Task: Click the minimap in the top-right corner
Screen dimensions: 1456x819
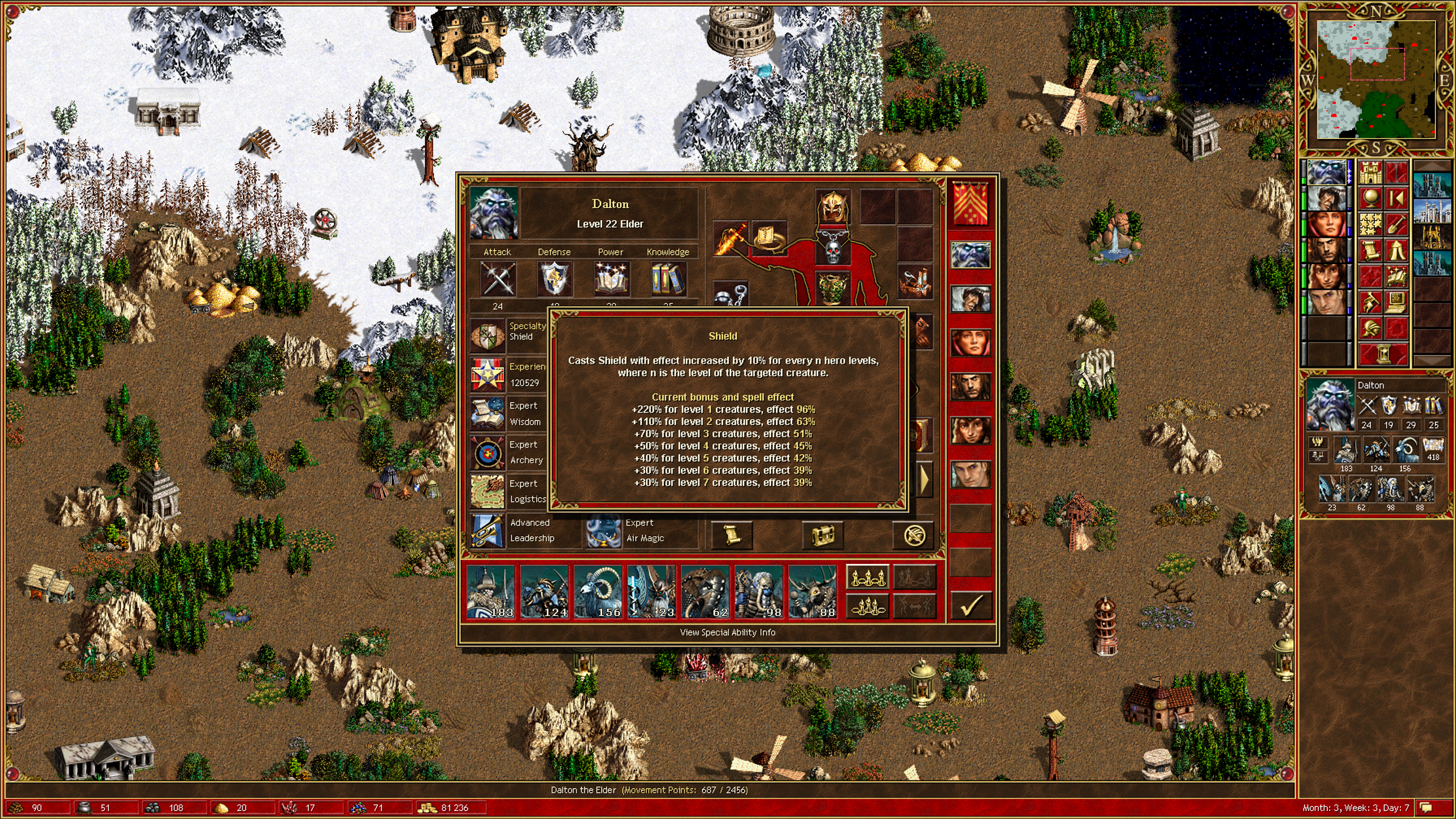Action: click(x=1375, y=80)
